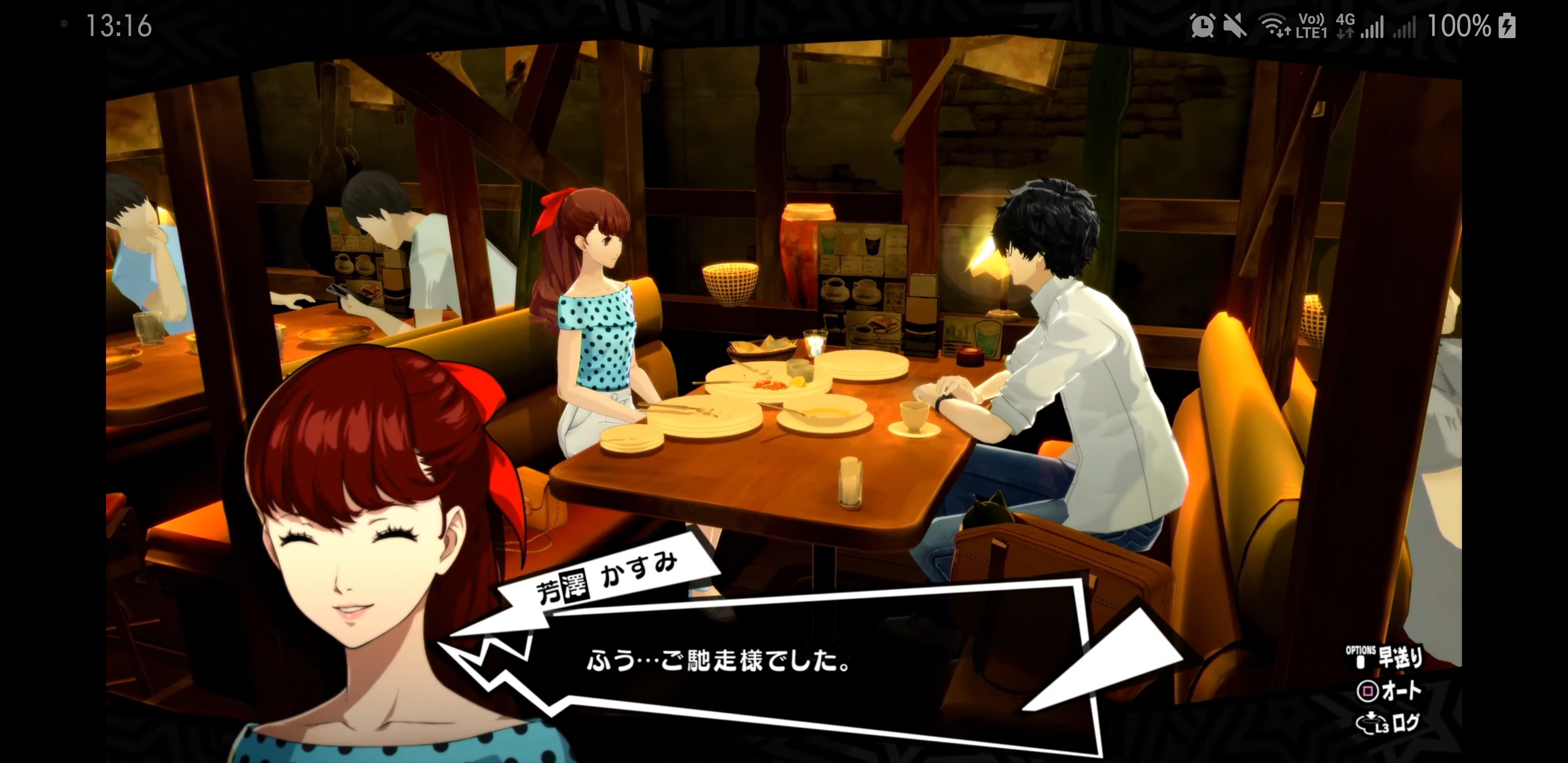
Task: Click the alarm clock status icon
Action: point(1203,25)
